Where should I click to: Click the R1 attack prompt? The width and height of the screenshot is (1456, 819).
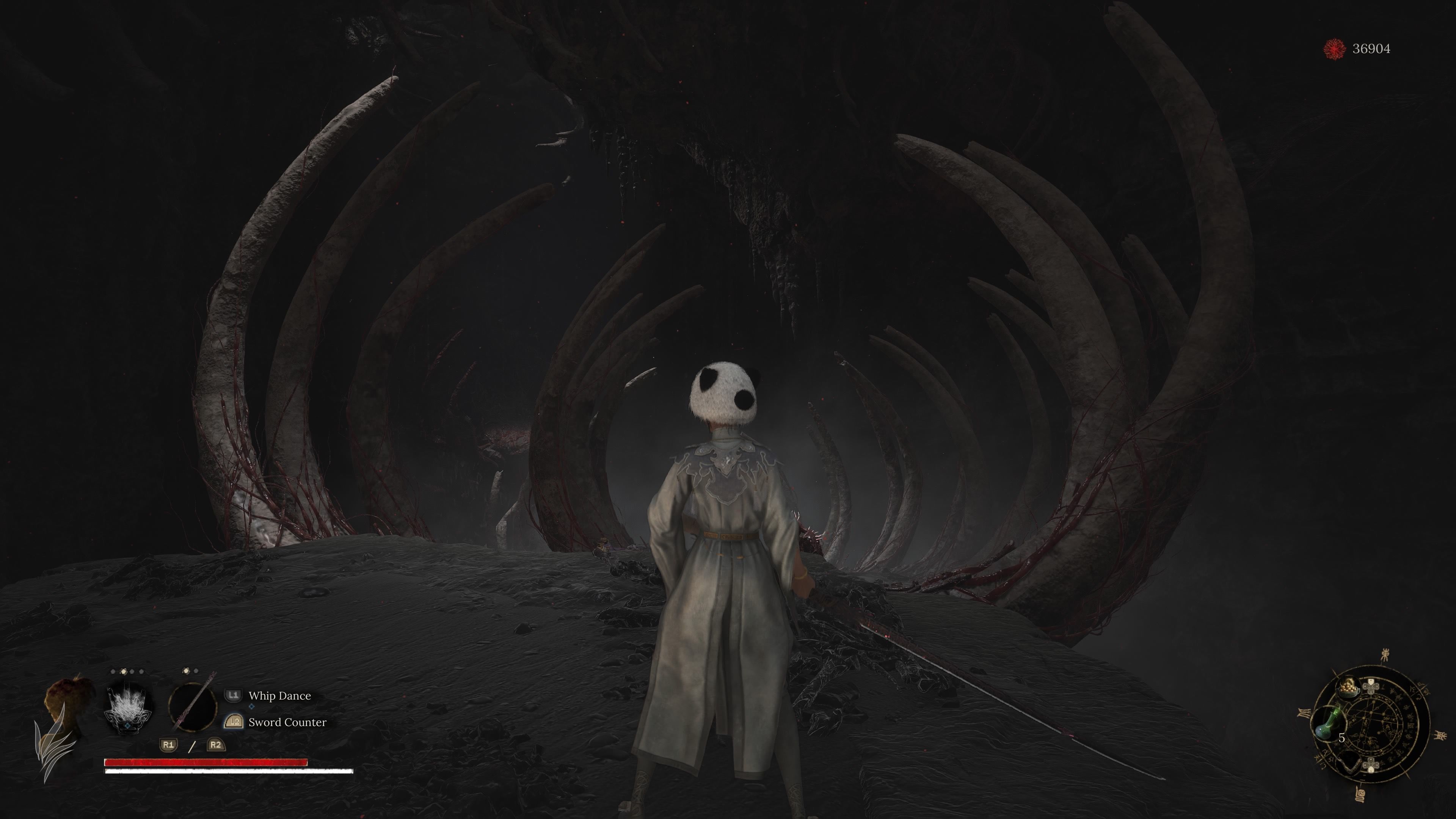pos(168,745)
